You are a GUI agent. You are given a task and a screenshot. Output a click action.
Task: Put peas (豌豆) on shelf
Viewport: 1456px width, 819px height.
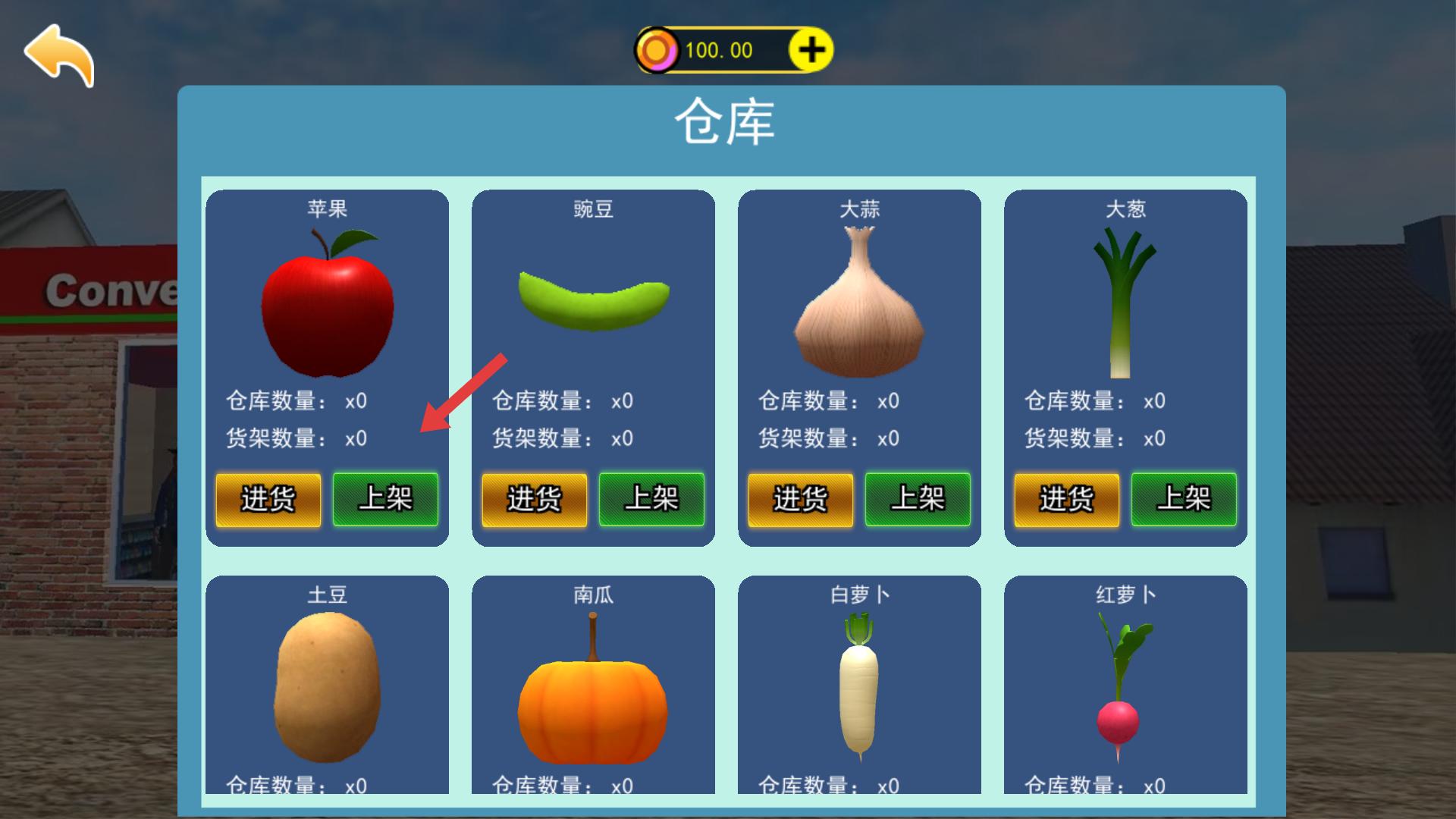(651, 499)
